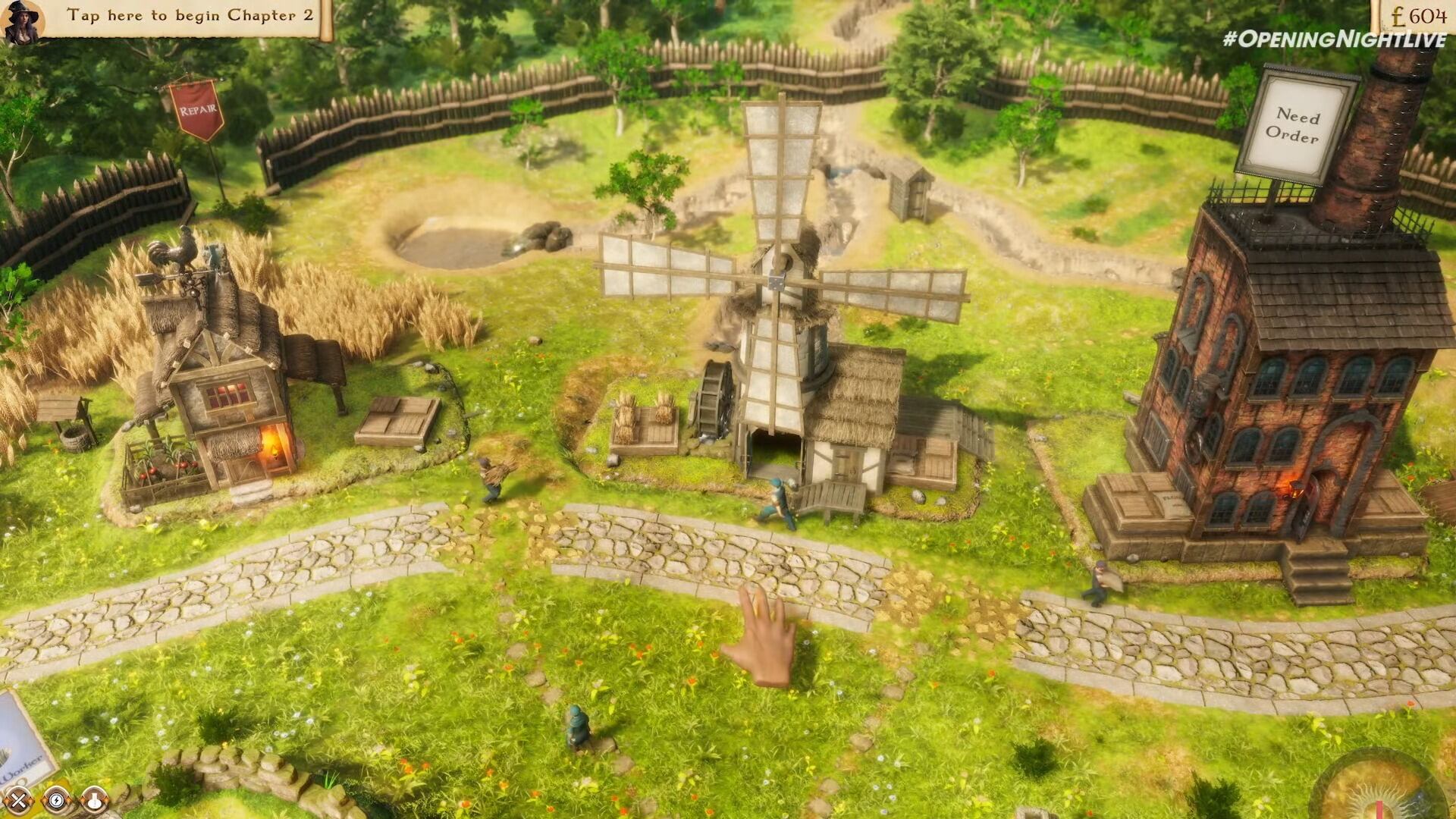Open the Need Order sign
The image size is (1456, 819).
(1294, 126)
